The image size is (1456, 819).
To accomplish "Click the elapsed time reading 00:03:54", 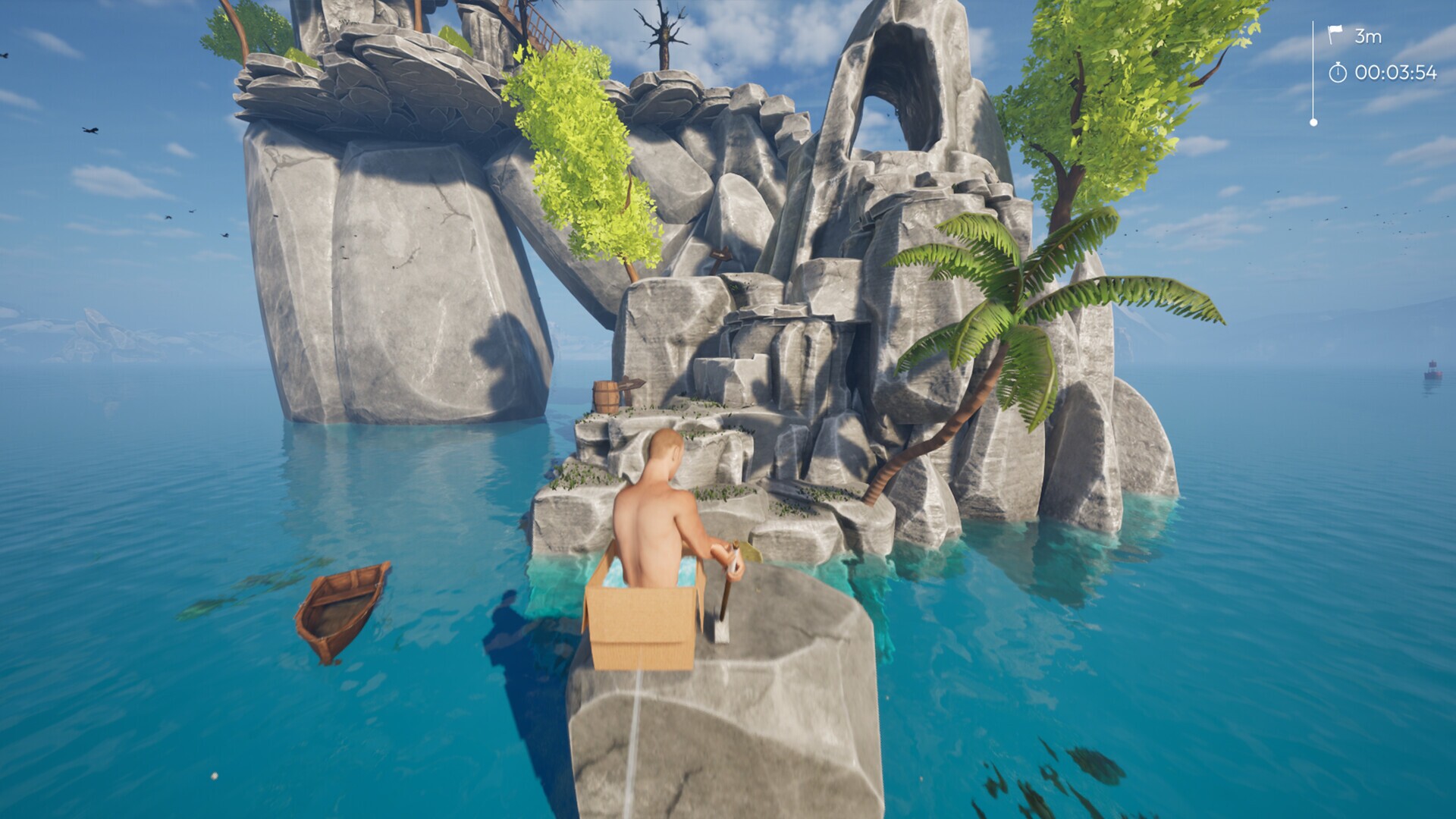I will (1397, 72).
